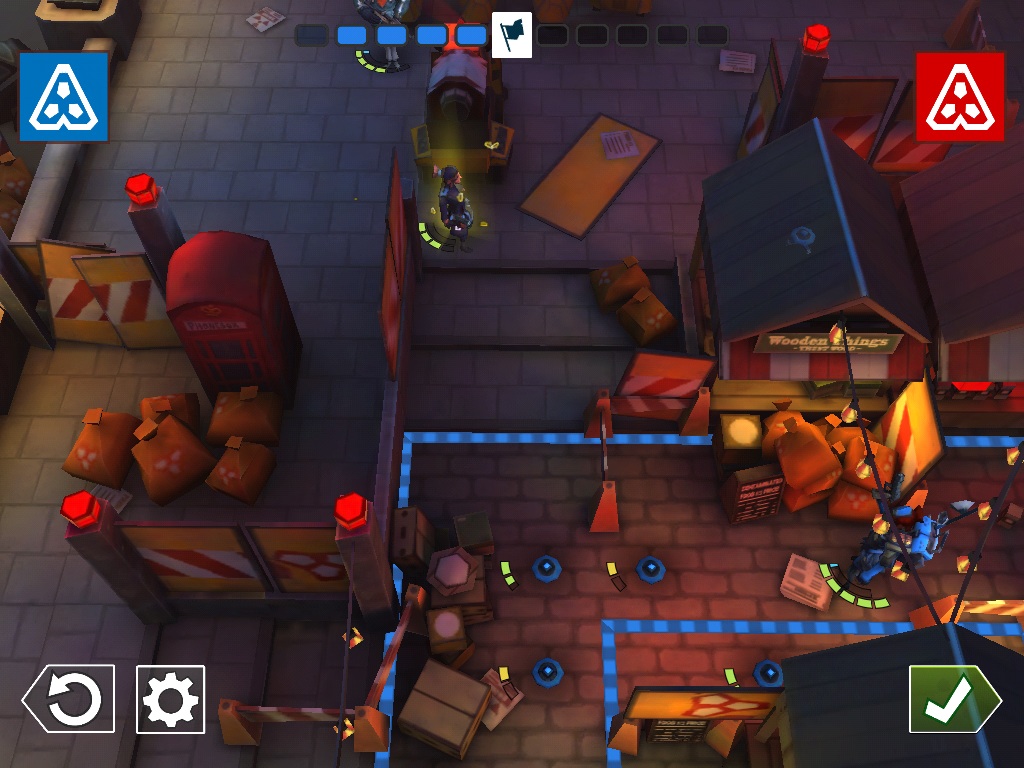Open the gear settings menu

tap(170, 699)
